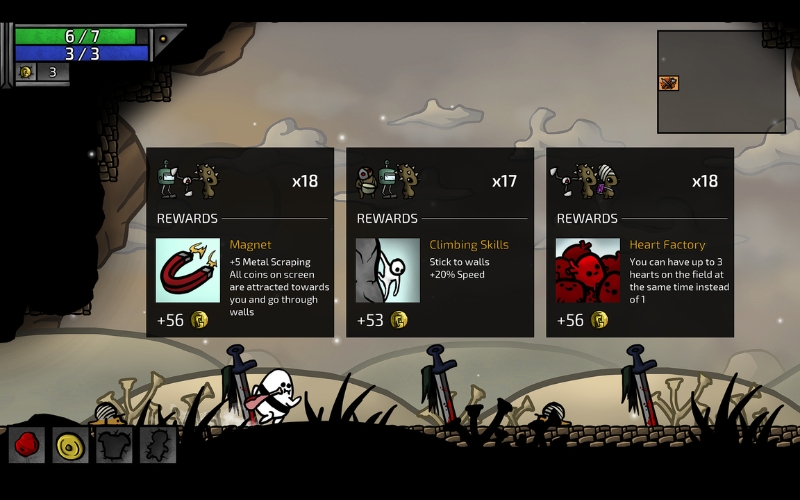This screenshot has width=800, height=500.
Task: Click the minimap in the corner
Action: pyautogui.click(x=720, y=82)
